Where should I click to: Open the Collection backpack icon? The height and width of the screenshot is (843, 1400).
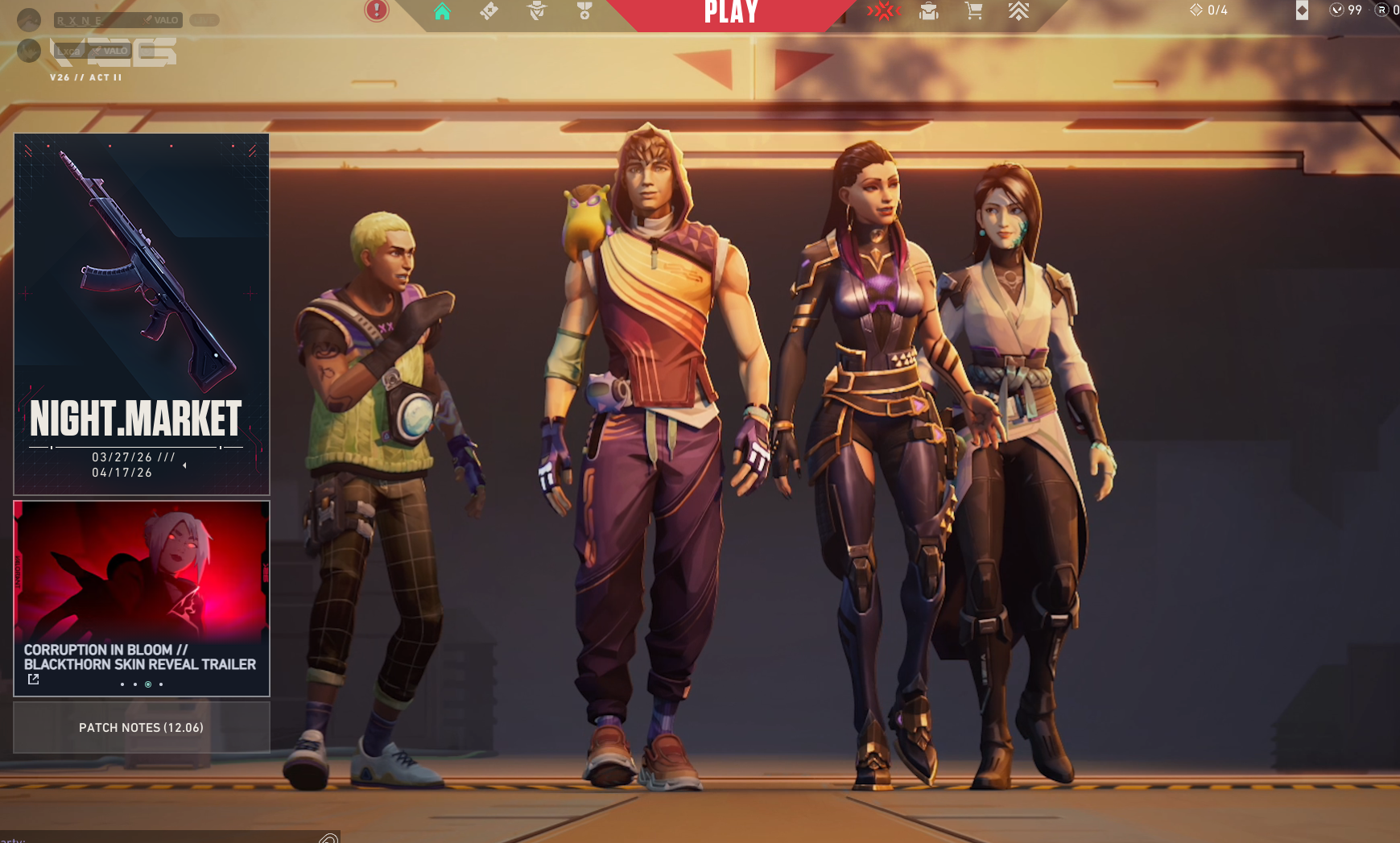point(929,11)
